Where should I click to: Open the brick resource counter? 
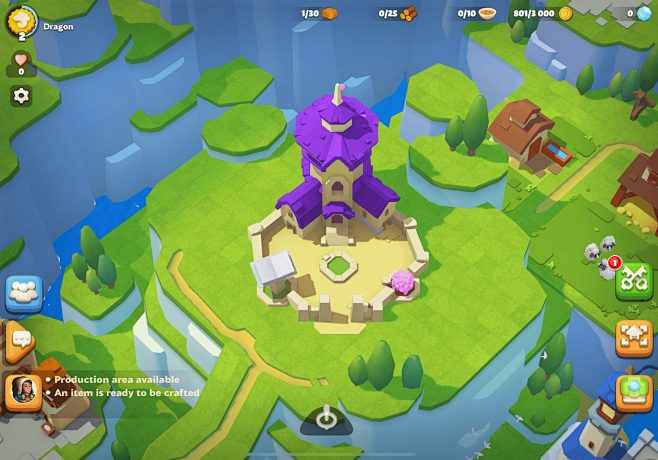tap(320, 14)
